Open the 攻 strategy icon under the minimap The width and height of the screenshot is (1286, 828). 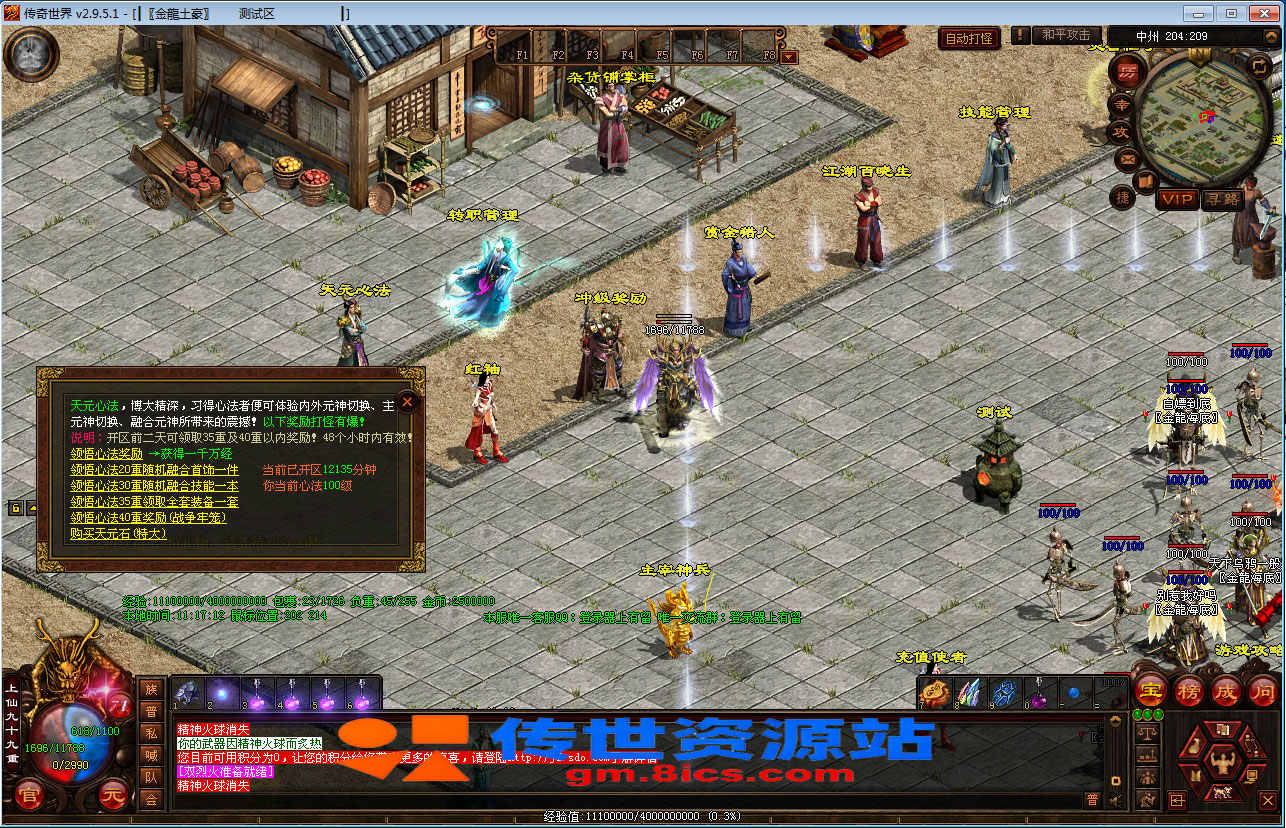click(x=1122, y=129)
